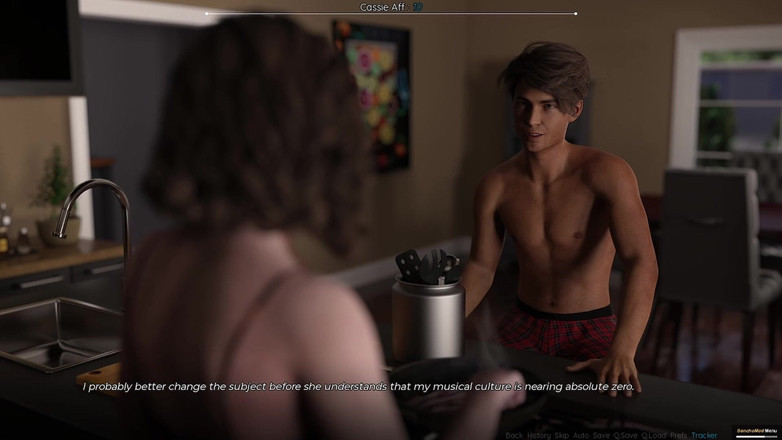Screen dimensions: 782x440
Task: Go Back to previous dialogue line
Action: click(514, 435)
